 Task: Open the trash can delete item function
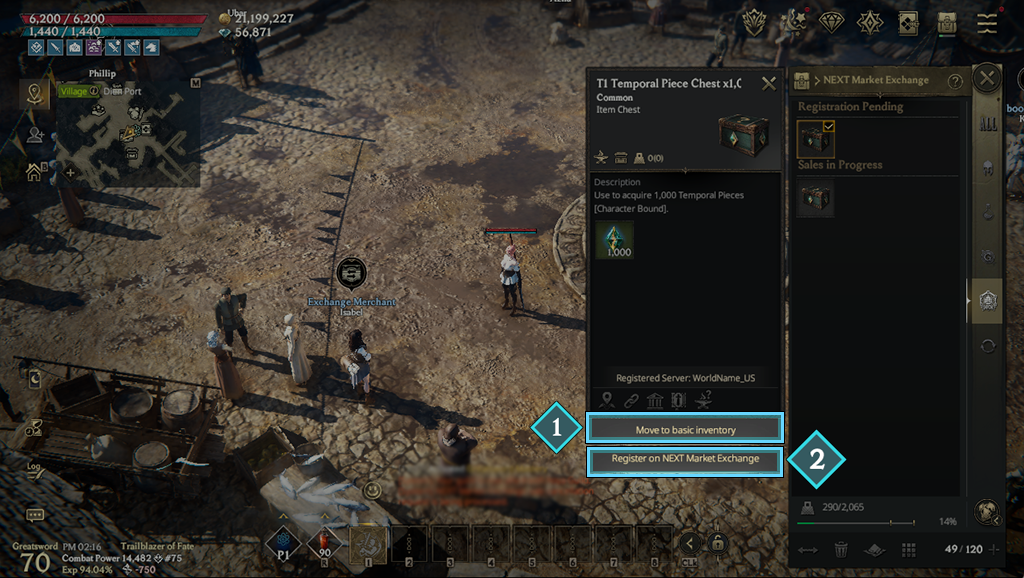coord(842,549)
